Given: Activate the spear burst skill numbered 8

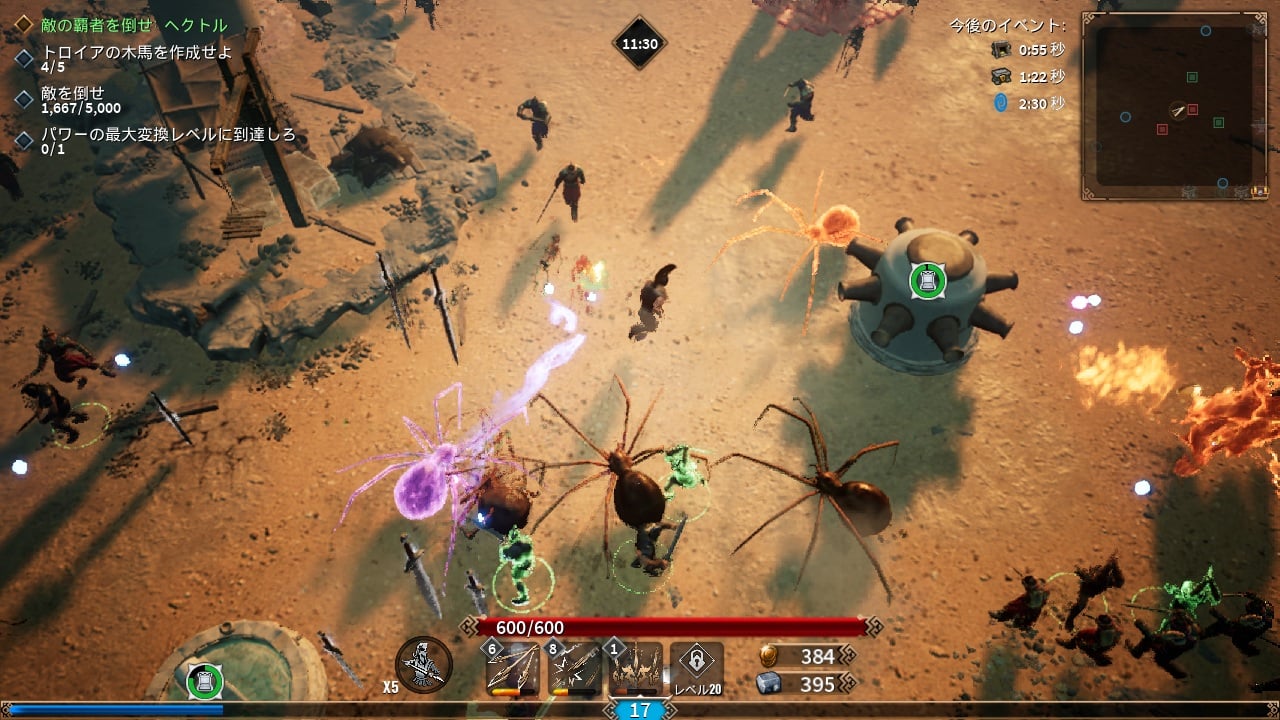Looking at the screenshot, I should tap(575, 668).
